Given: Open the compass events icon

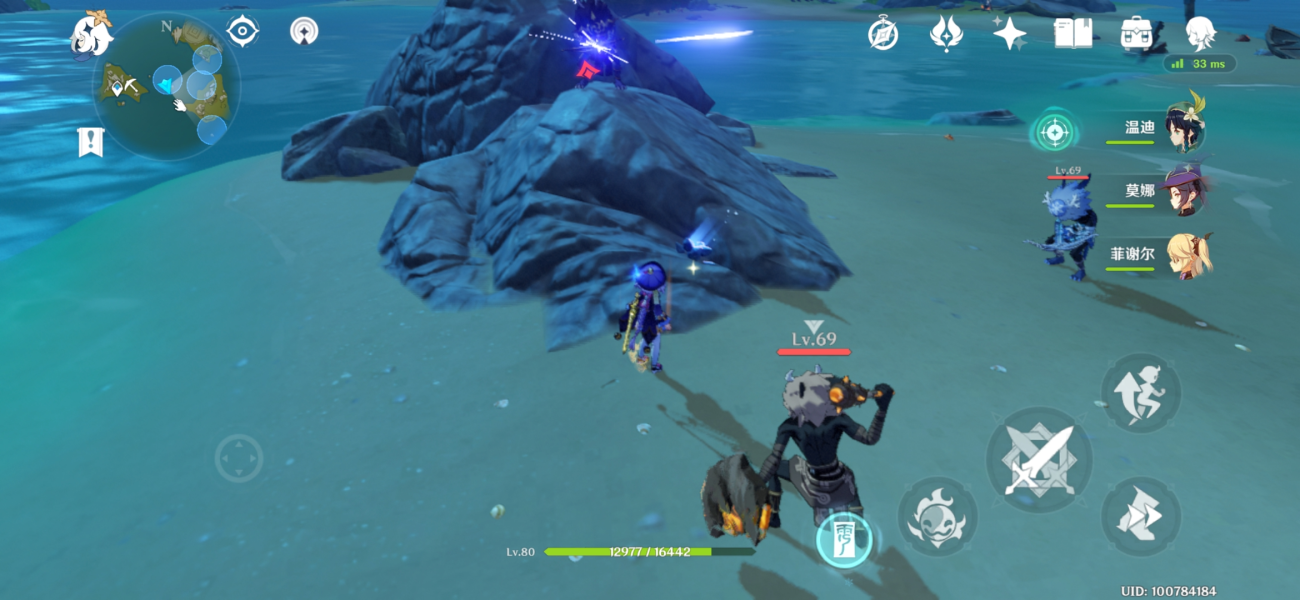Looking at the screenshot, I should [883, 34].
